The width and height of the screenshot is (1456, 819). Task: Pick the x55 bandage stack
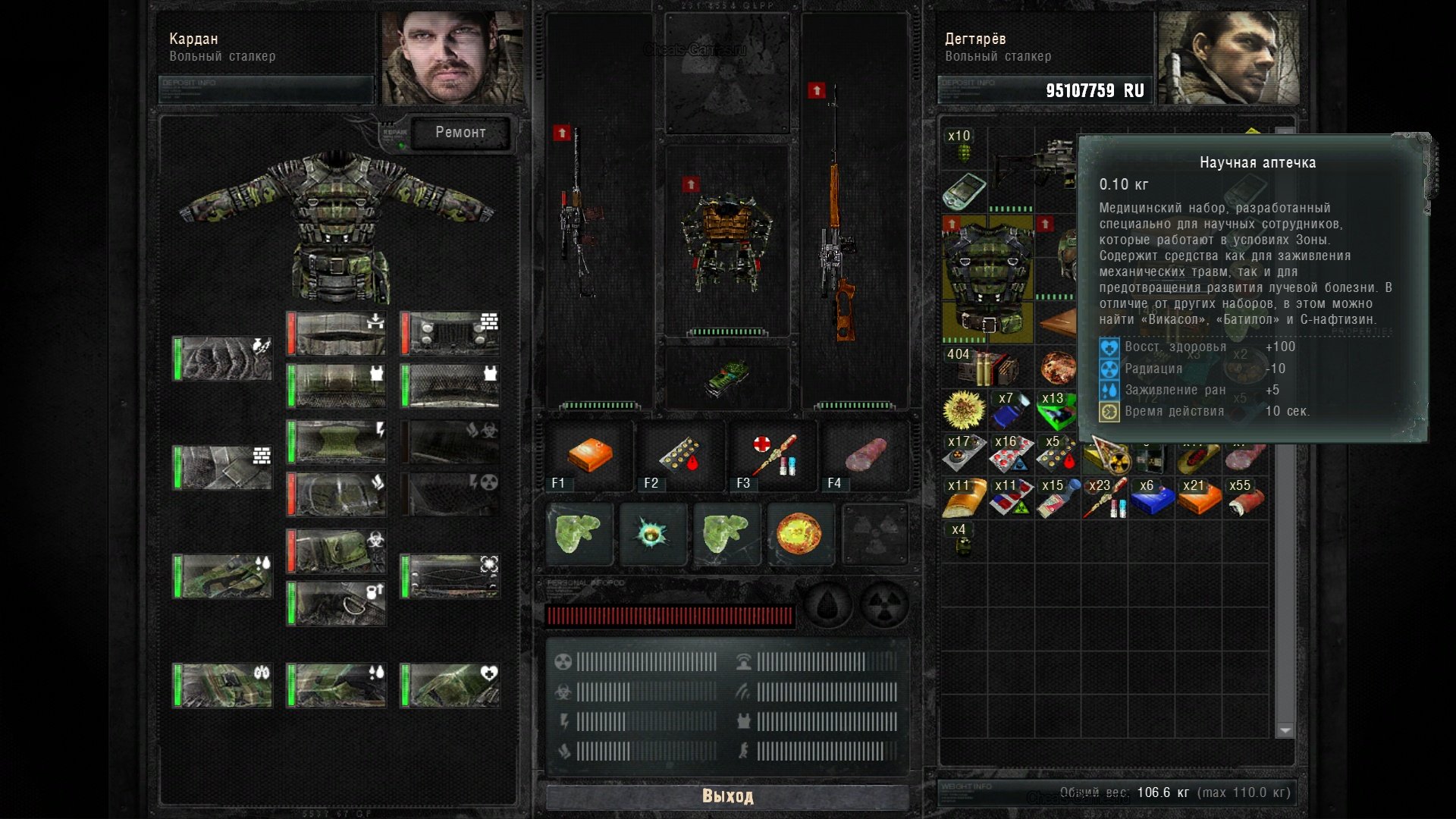[x=1246, y=497]
